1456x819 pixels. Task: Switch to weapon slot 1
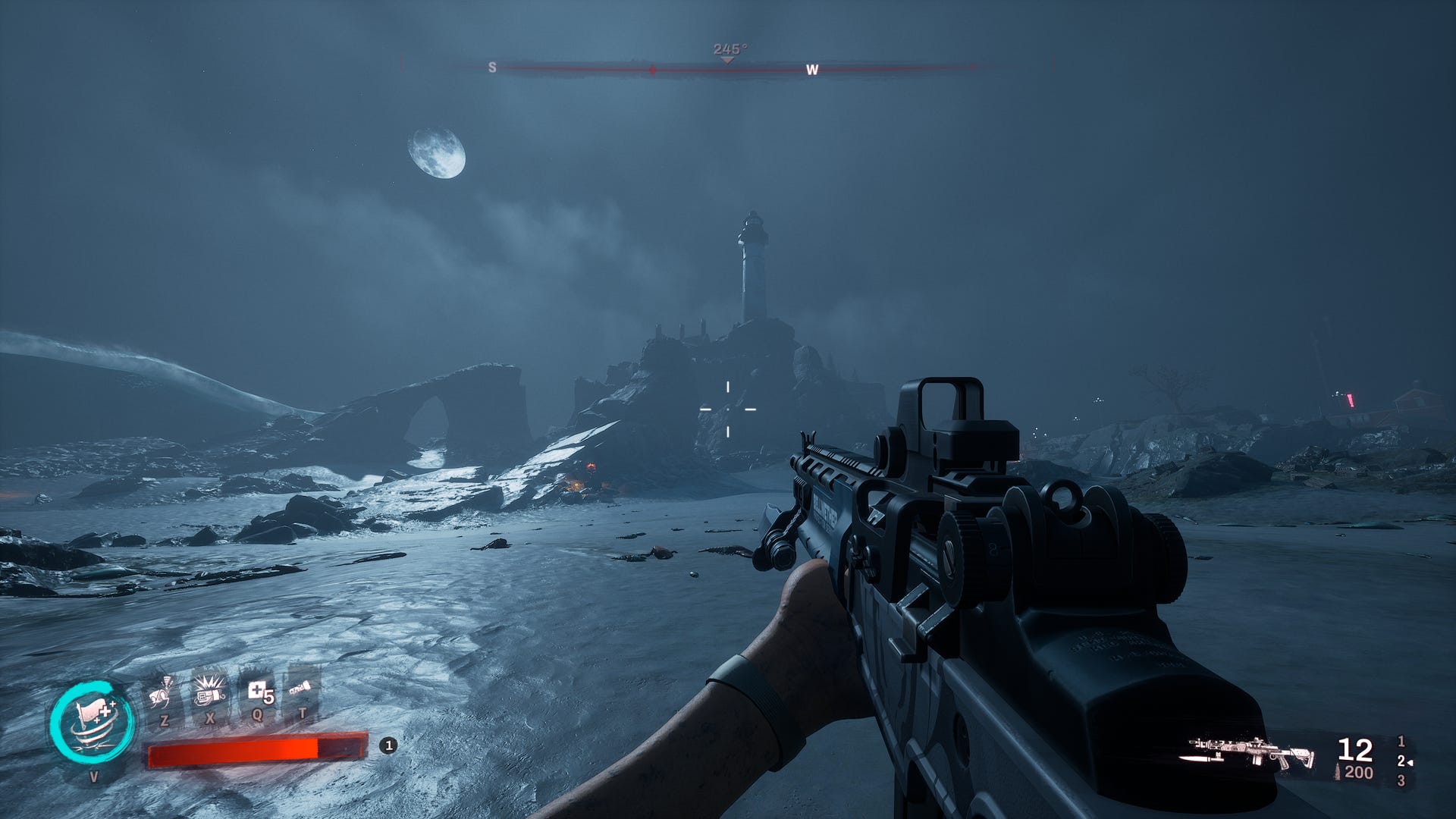(x=1401, y=741)
